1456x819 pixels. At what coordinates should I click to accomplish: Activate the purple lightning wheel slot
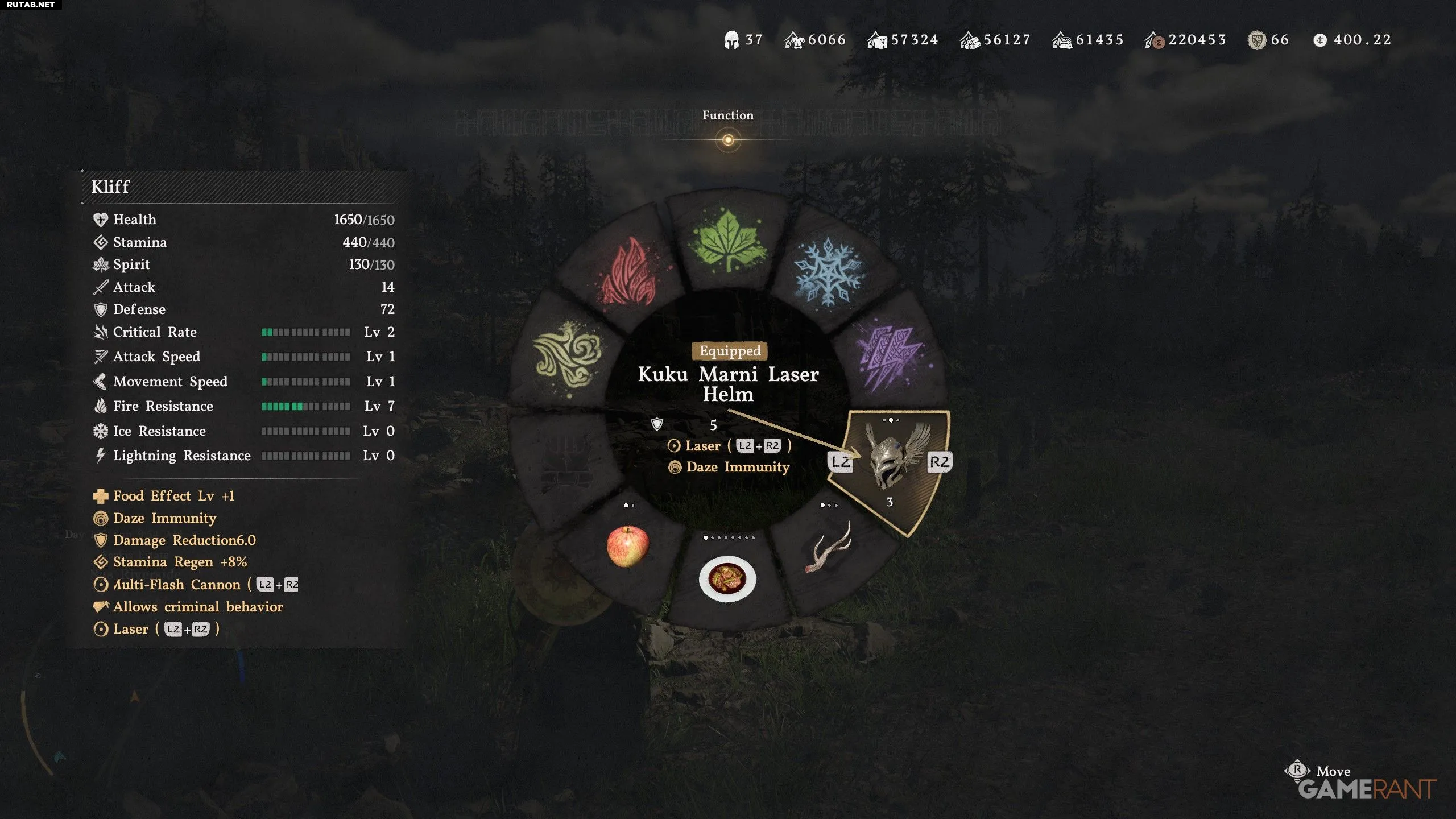click(891, 357)
